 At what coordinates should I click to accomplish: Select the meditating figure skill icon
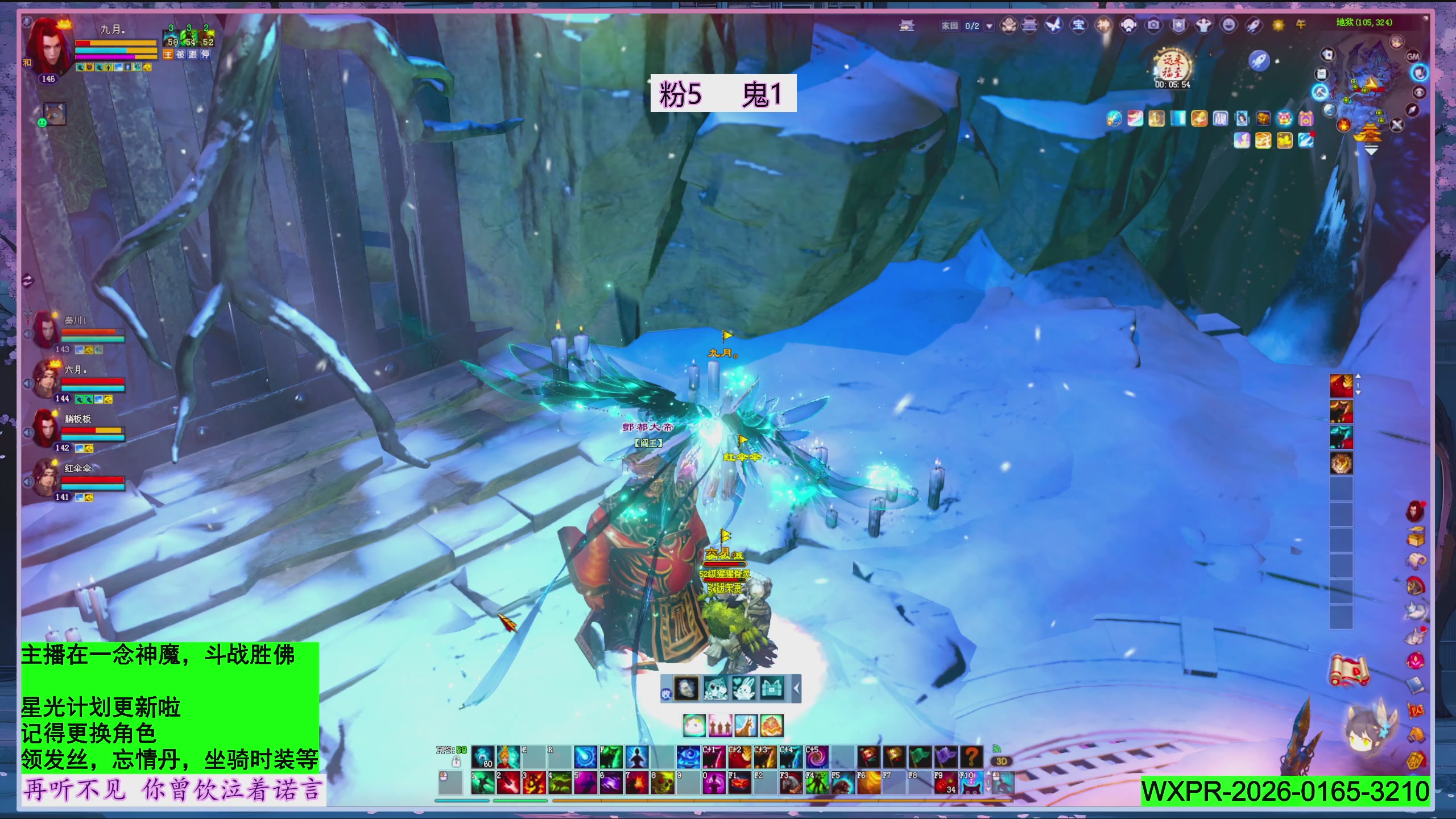coord(637,758)
